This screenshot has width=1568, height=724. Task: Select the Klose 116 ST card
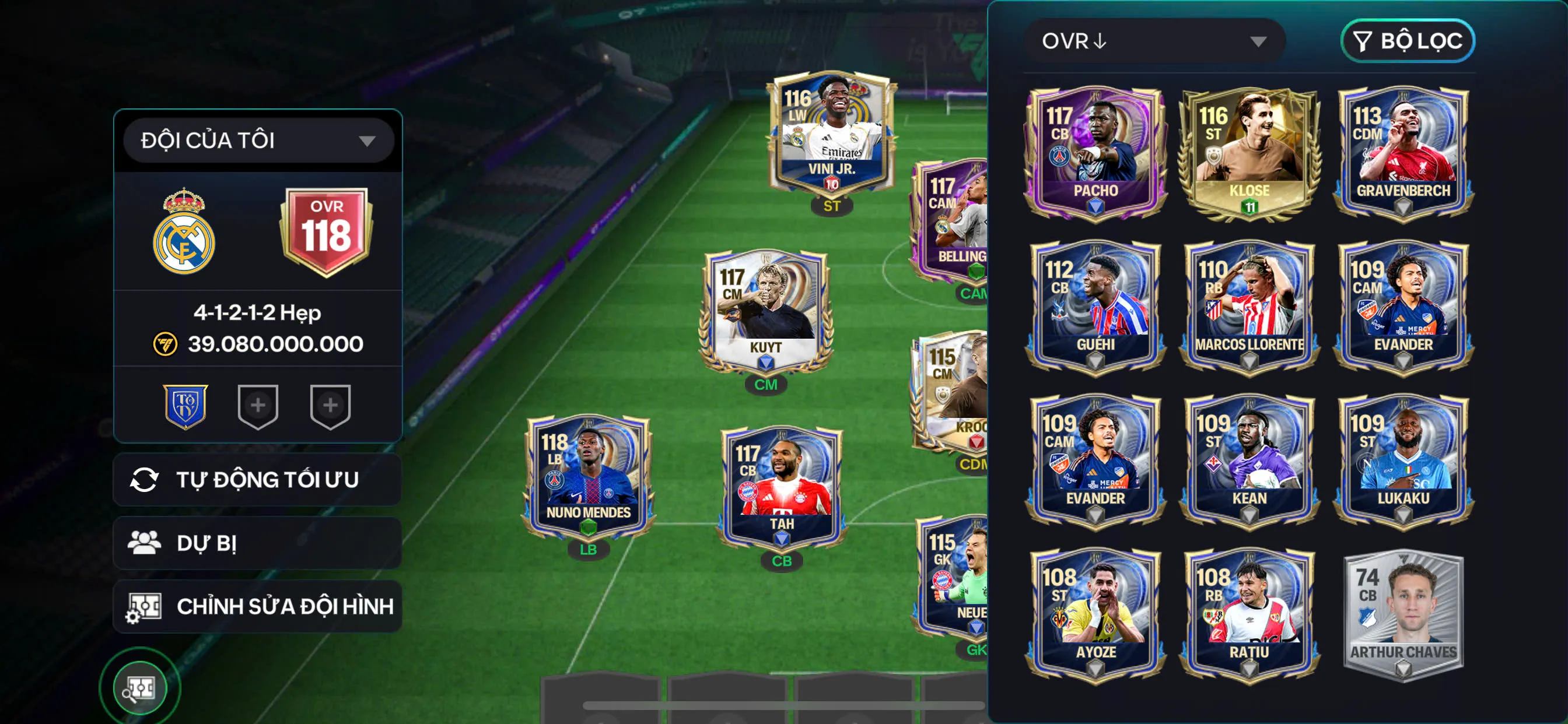pyautogui.click(x=1249, y=152)
